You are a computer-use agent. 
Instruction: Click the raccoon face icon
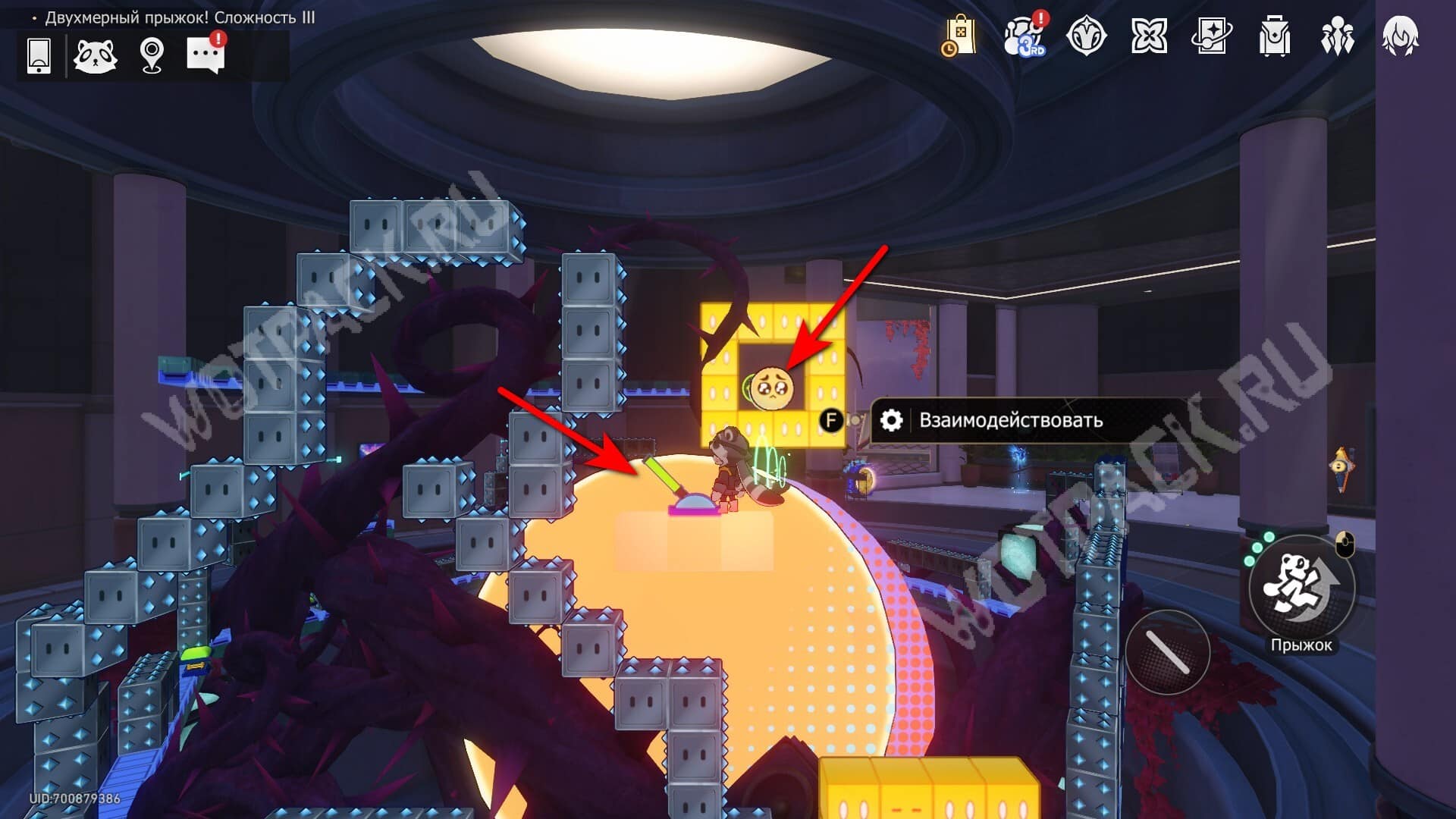[x=95, y=55]
